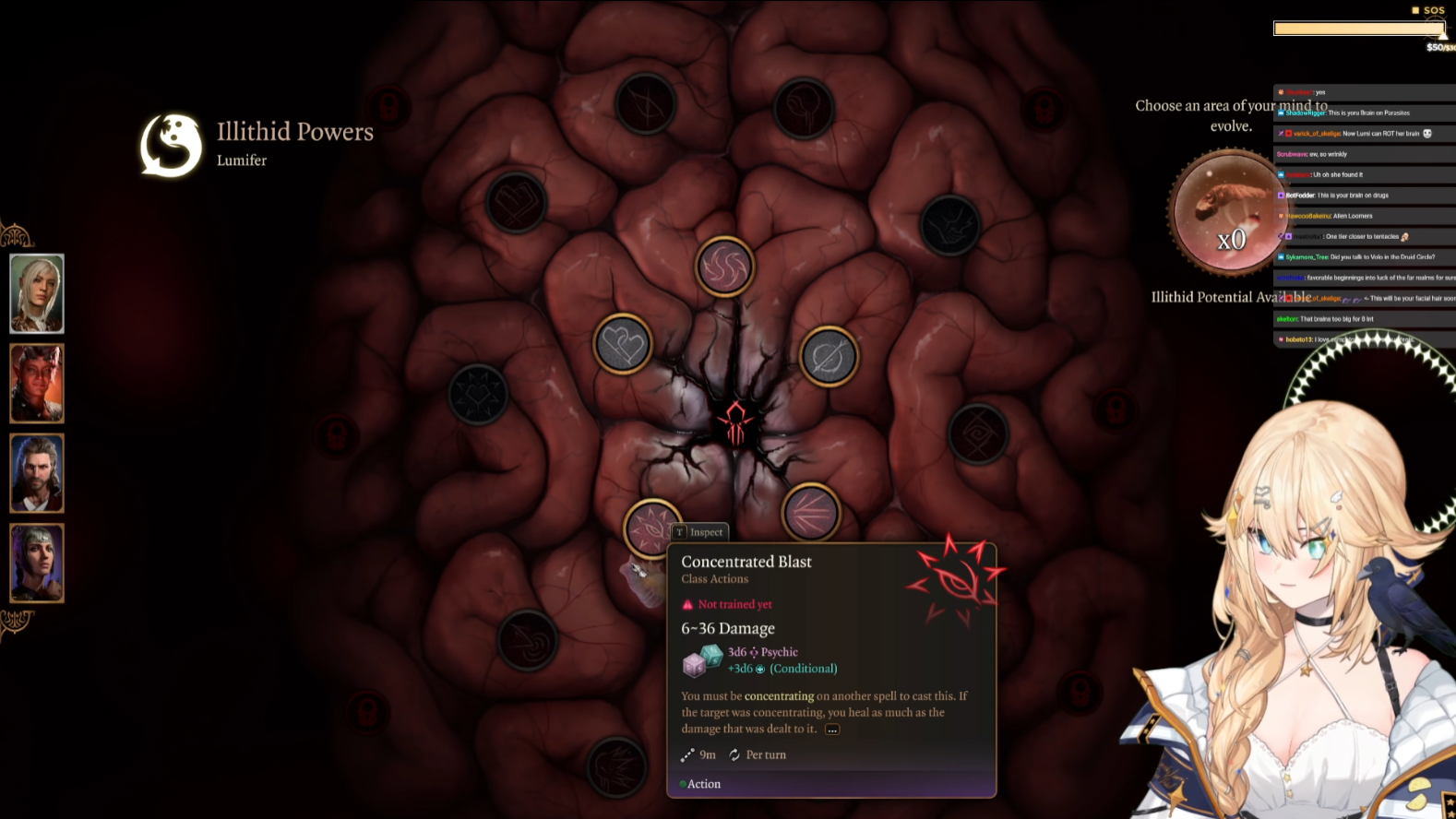
Task: Select the Concentrated Blast power node
Action: pyautogui.click(x=651, y=527)
